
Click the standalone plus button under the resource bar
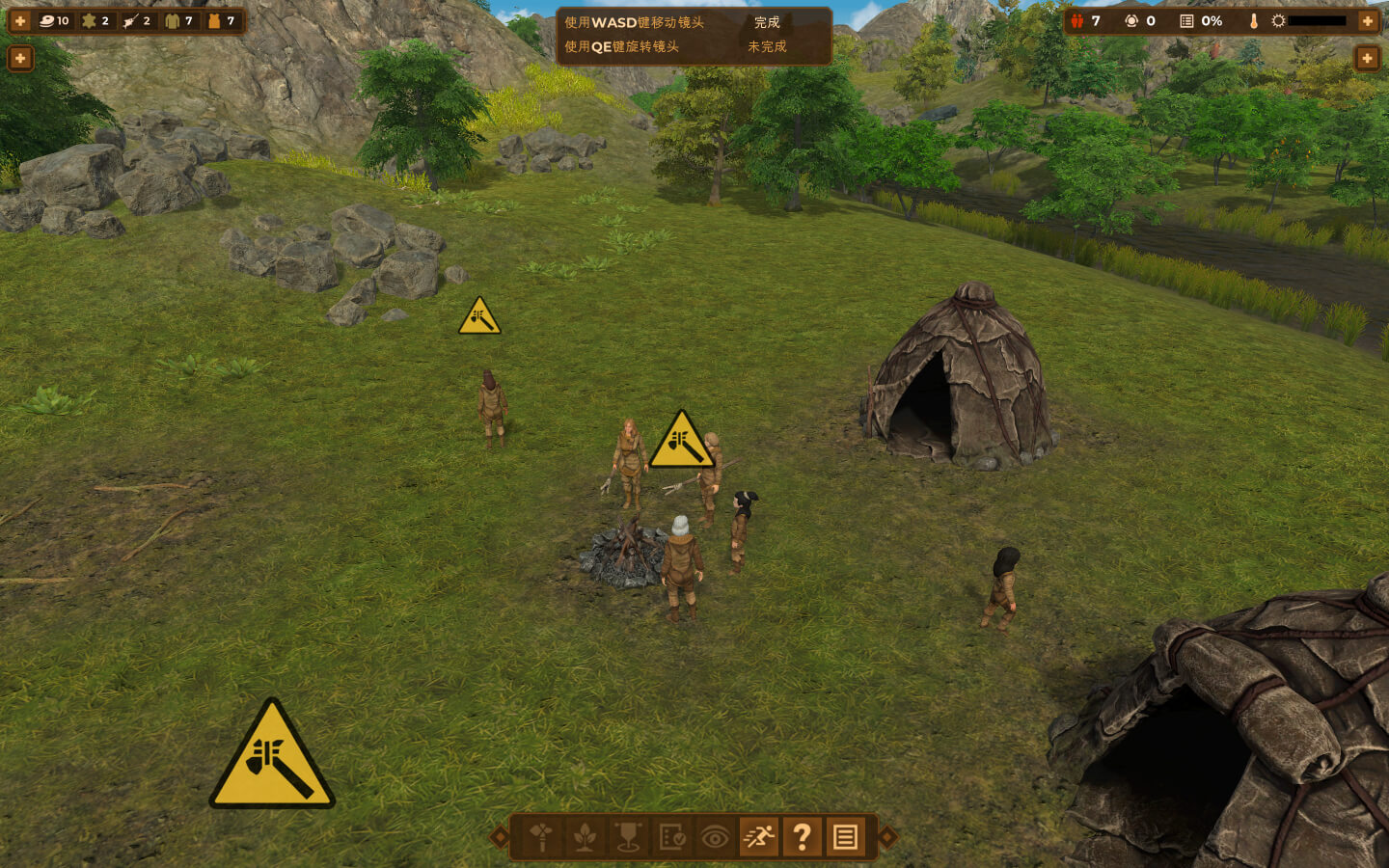20,59
